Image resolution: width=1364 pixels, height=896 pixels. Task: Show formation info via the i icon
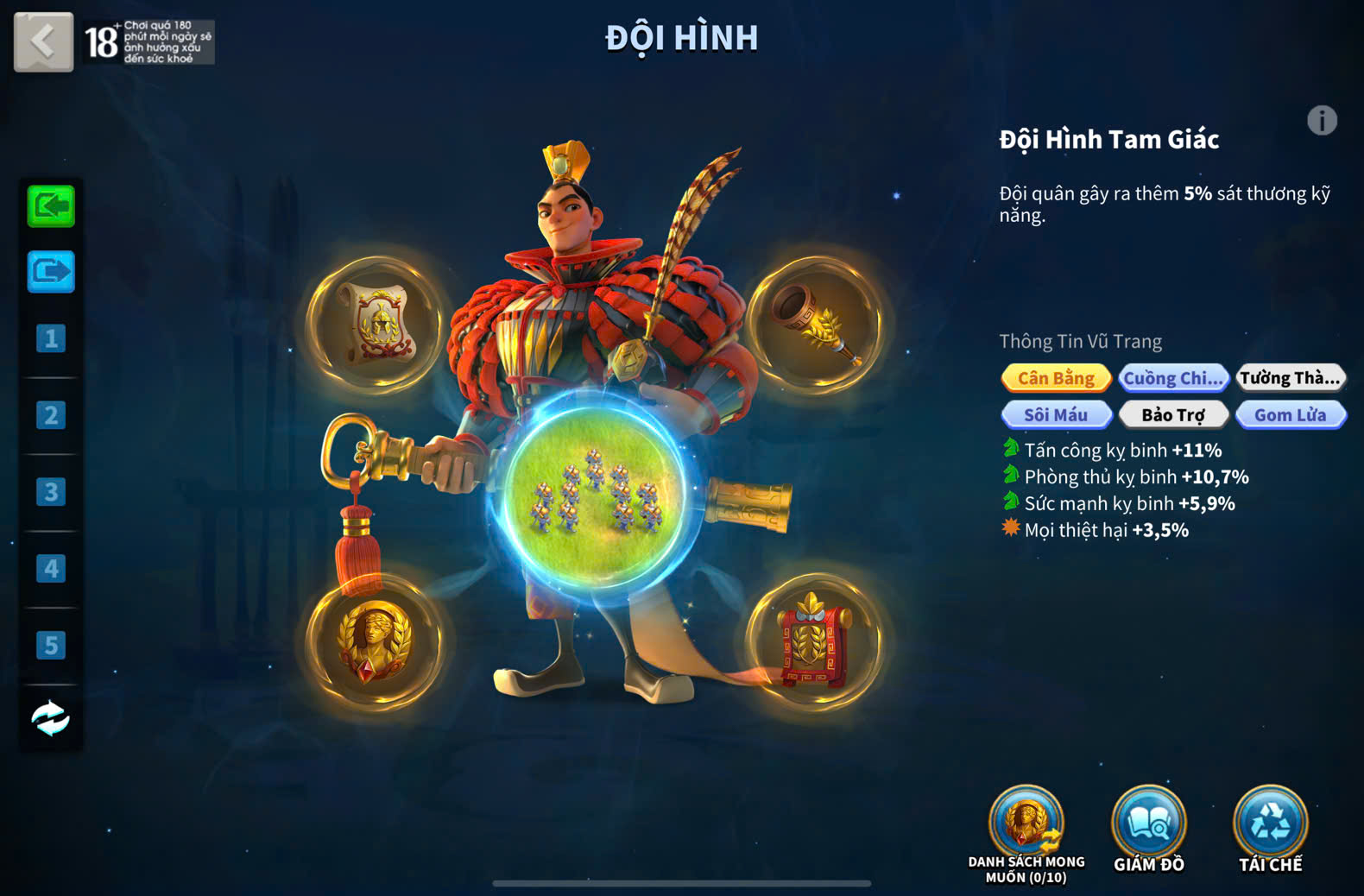click(1322, 121)
